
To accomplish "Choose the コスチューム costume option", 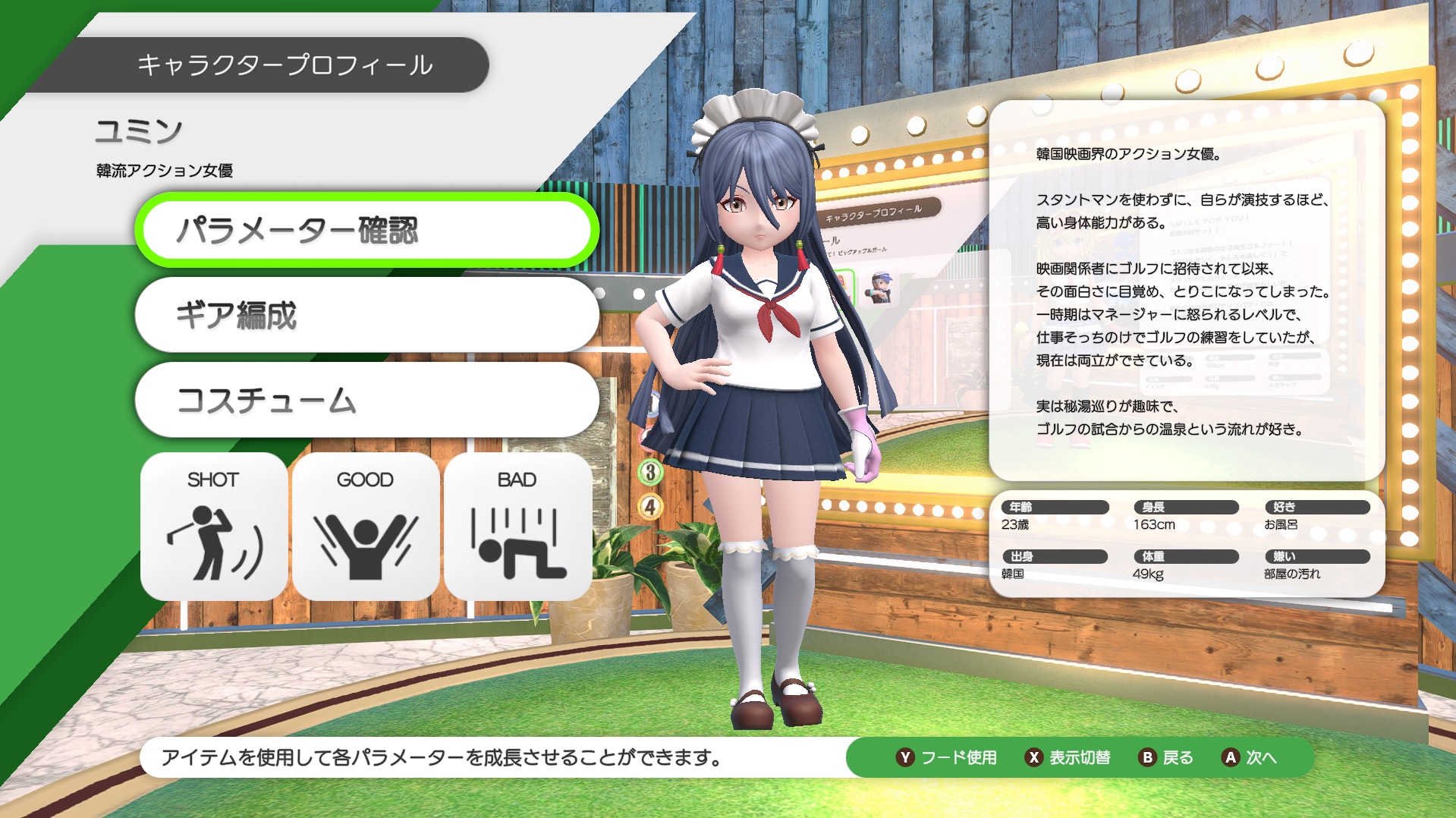I will click(x=366, y=400).
